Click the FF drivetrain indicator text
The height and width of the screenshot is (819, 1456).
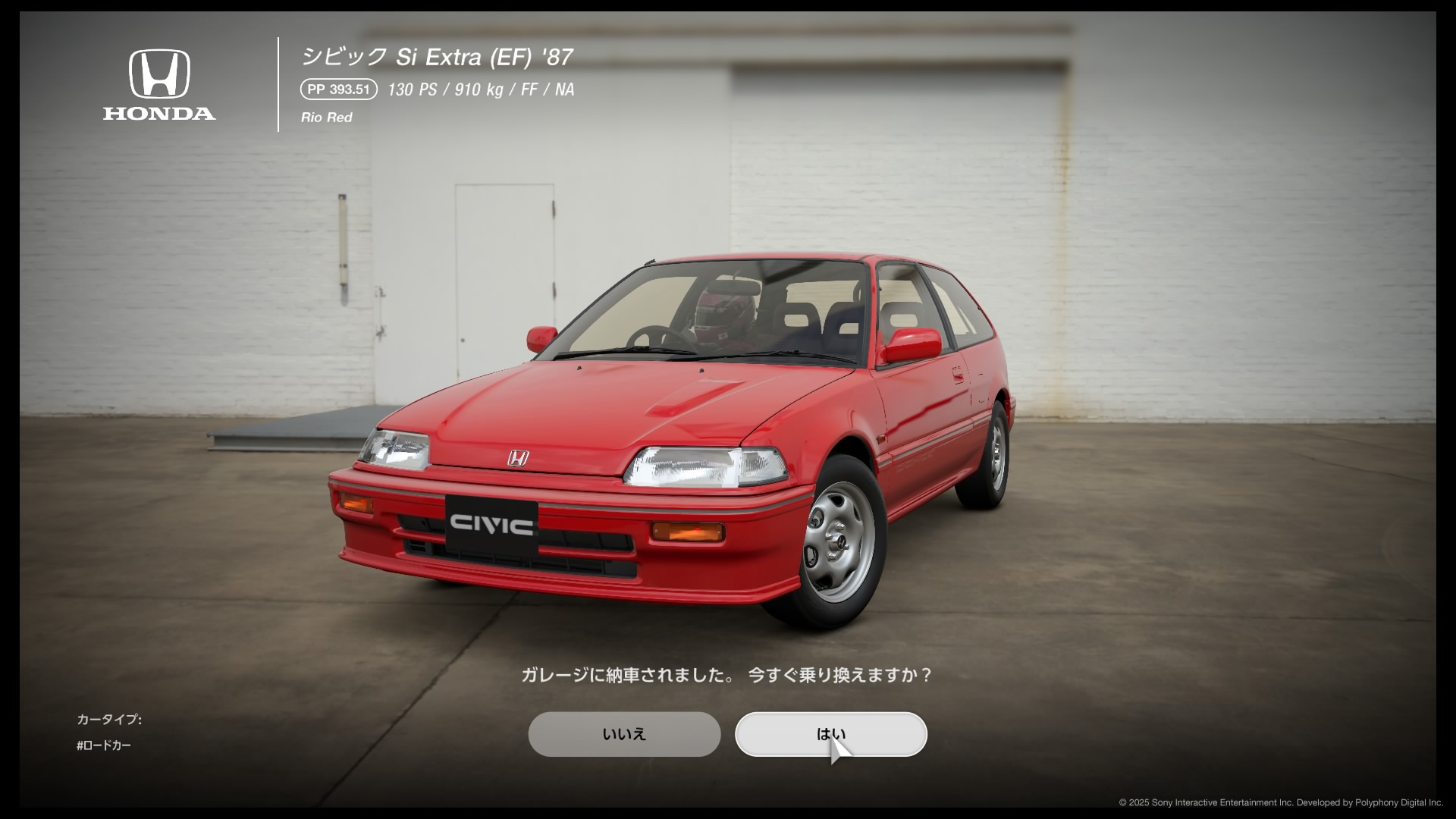[529, 89]
